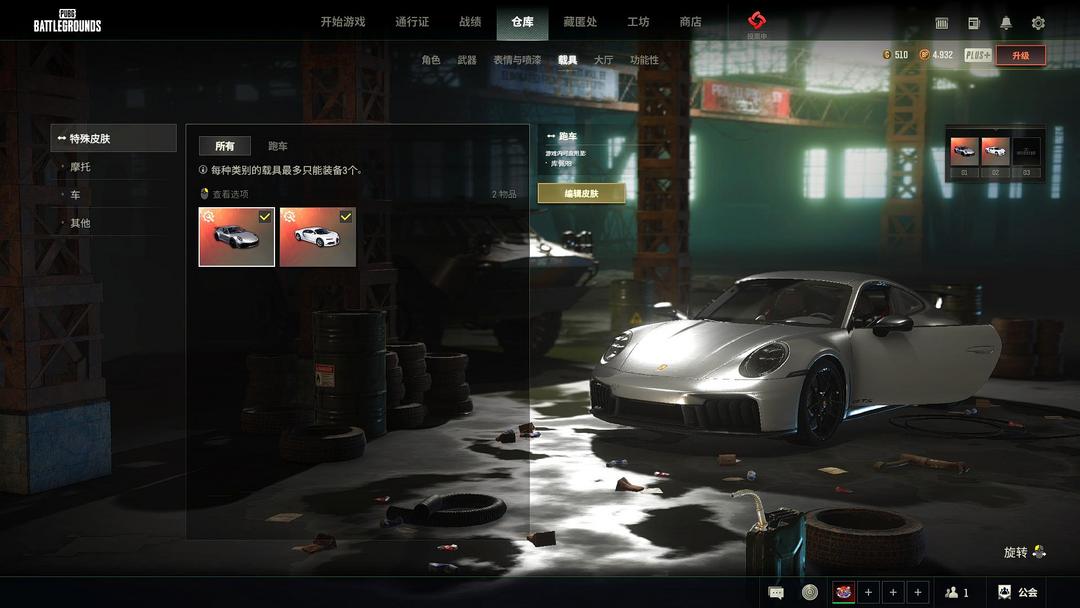Check notifications via the bell icon
1080x608 pixels.
click(1006, 23)
